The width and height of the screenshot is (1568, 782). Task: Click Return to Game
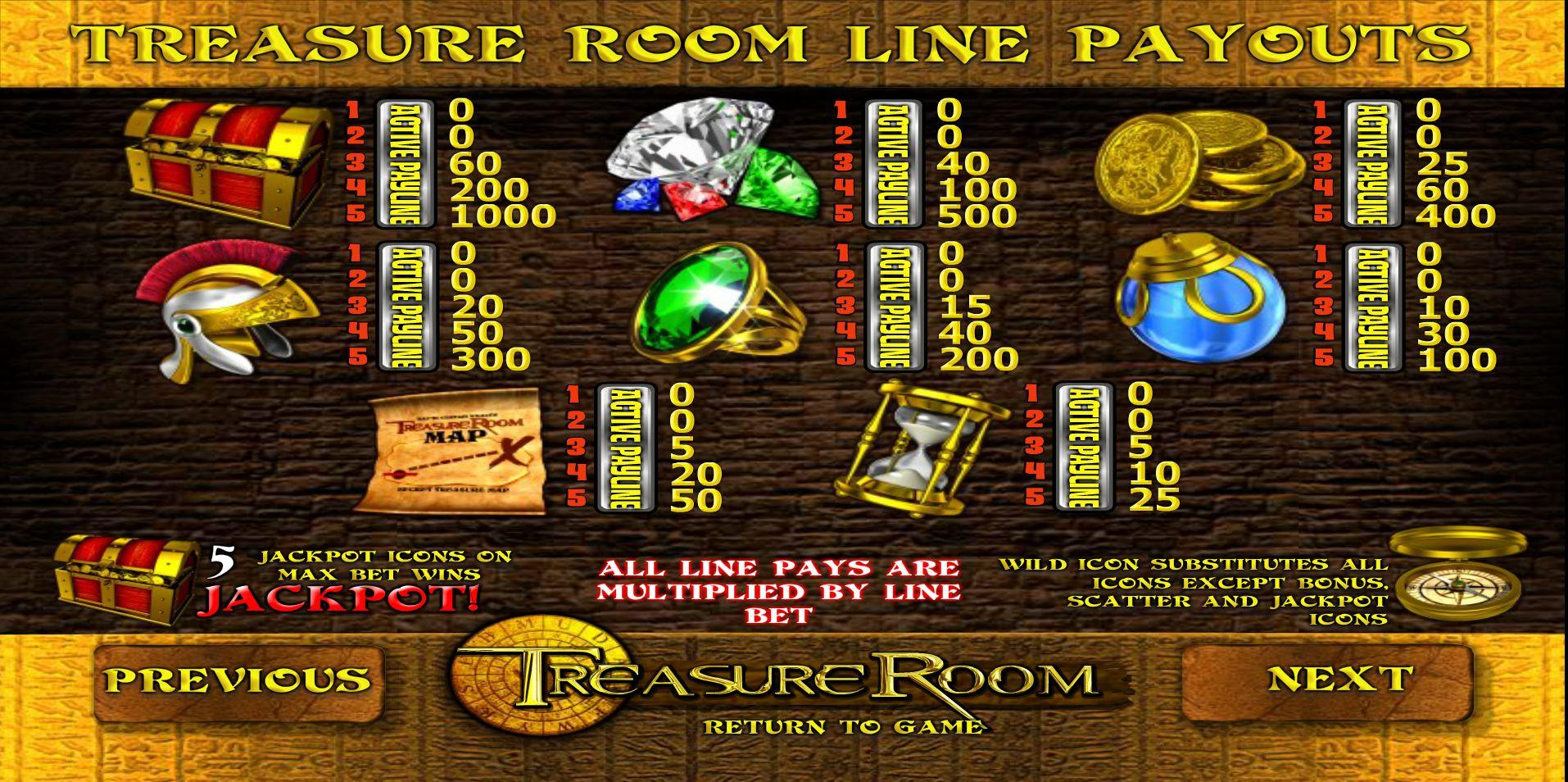click(843, 726)
